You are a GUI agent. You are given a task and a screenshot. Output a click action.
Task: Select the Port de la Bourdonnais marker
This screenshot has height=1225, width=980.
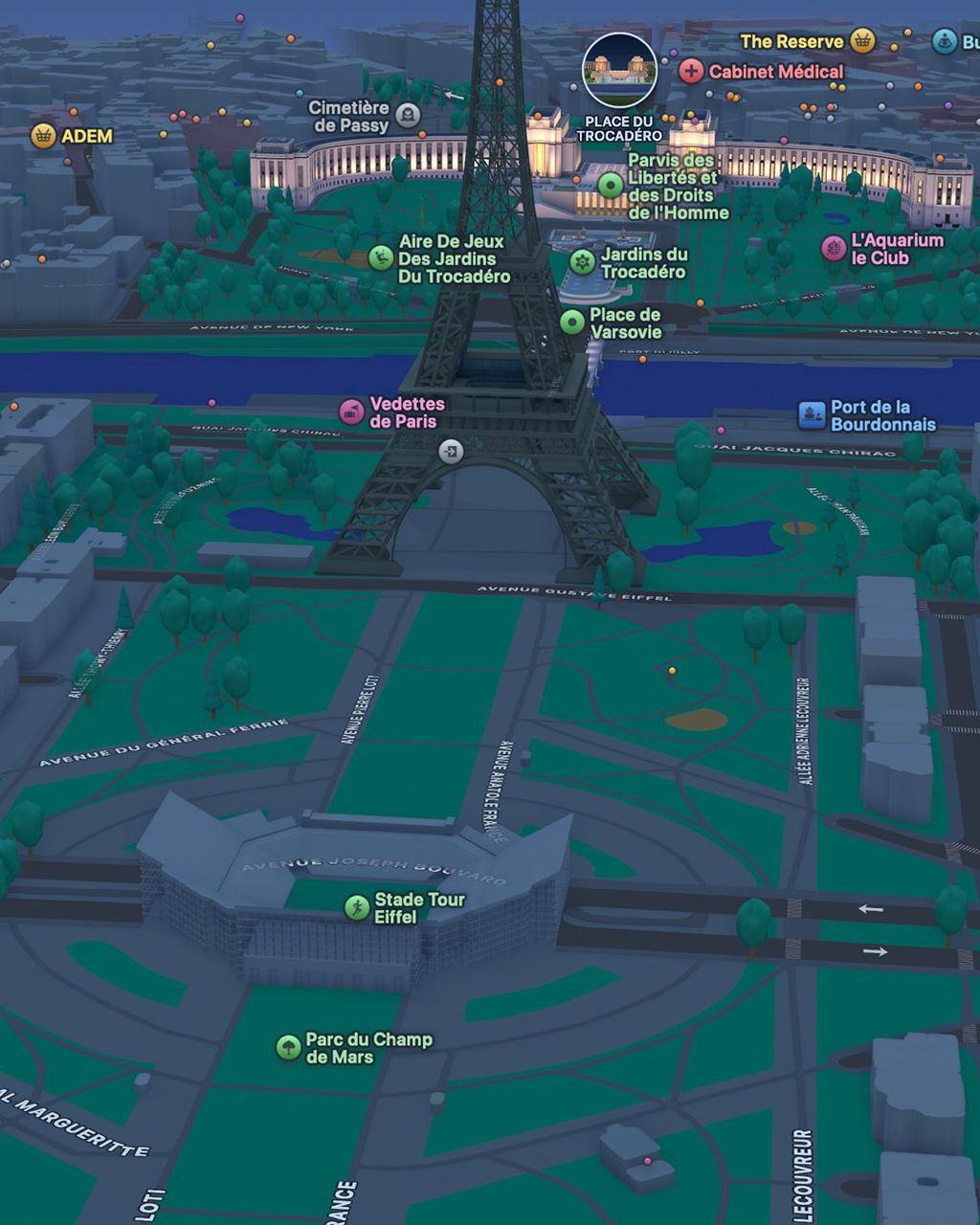(x=812, y=415)
